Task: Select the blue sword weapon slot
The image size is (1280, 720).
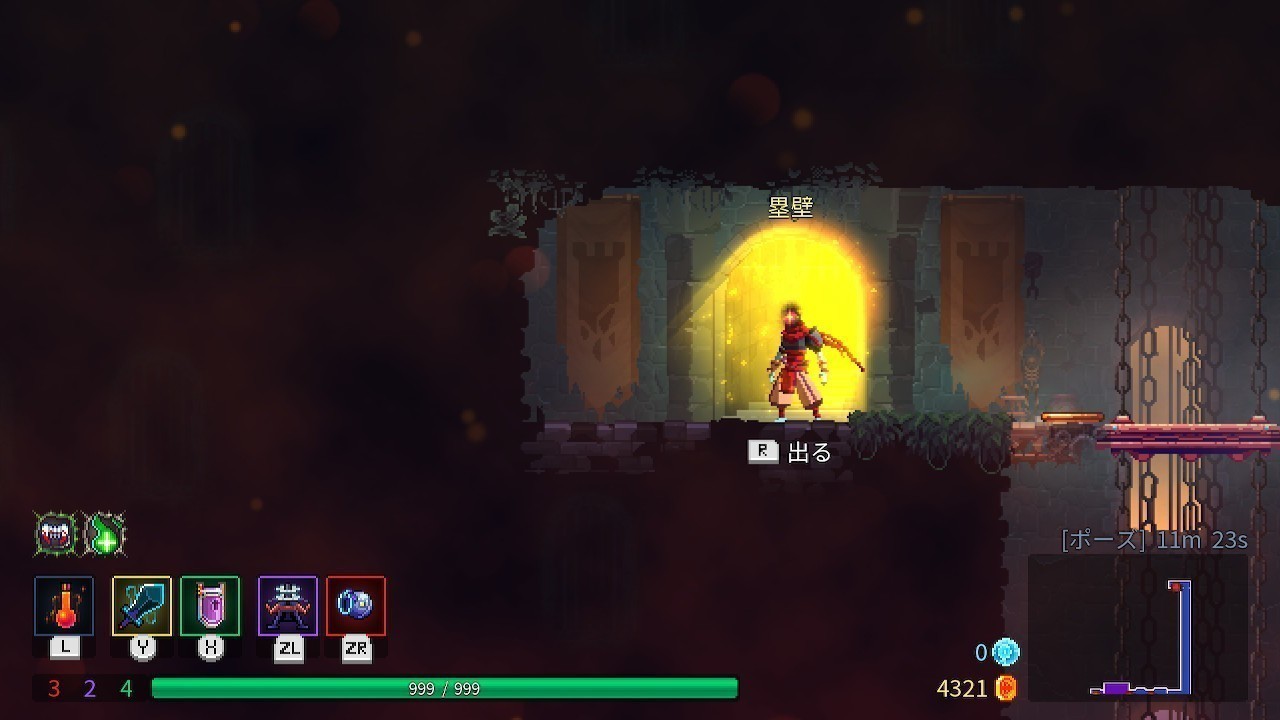Action: click(x=142, y=606)
